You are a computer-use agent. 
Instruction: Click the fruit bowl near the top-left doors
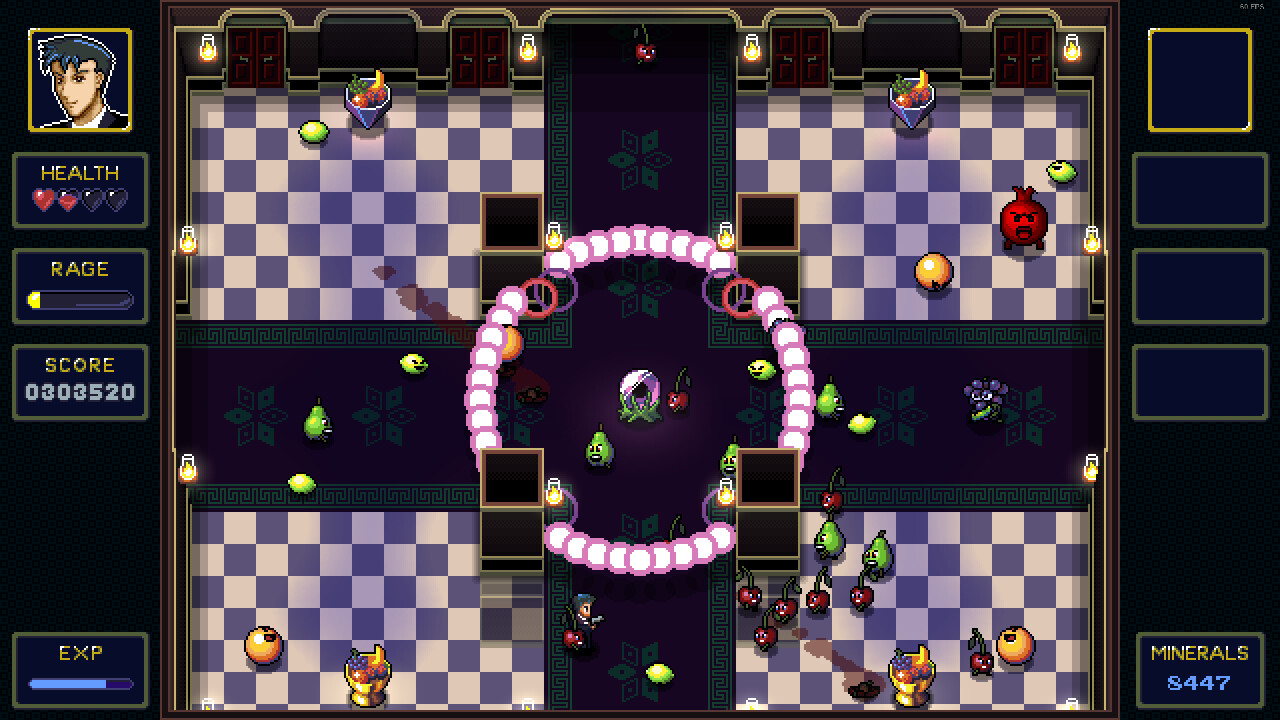[x=370, y=95]
